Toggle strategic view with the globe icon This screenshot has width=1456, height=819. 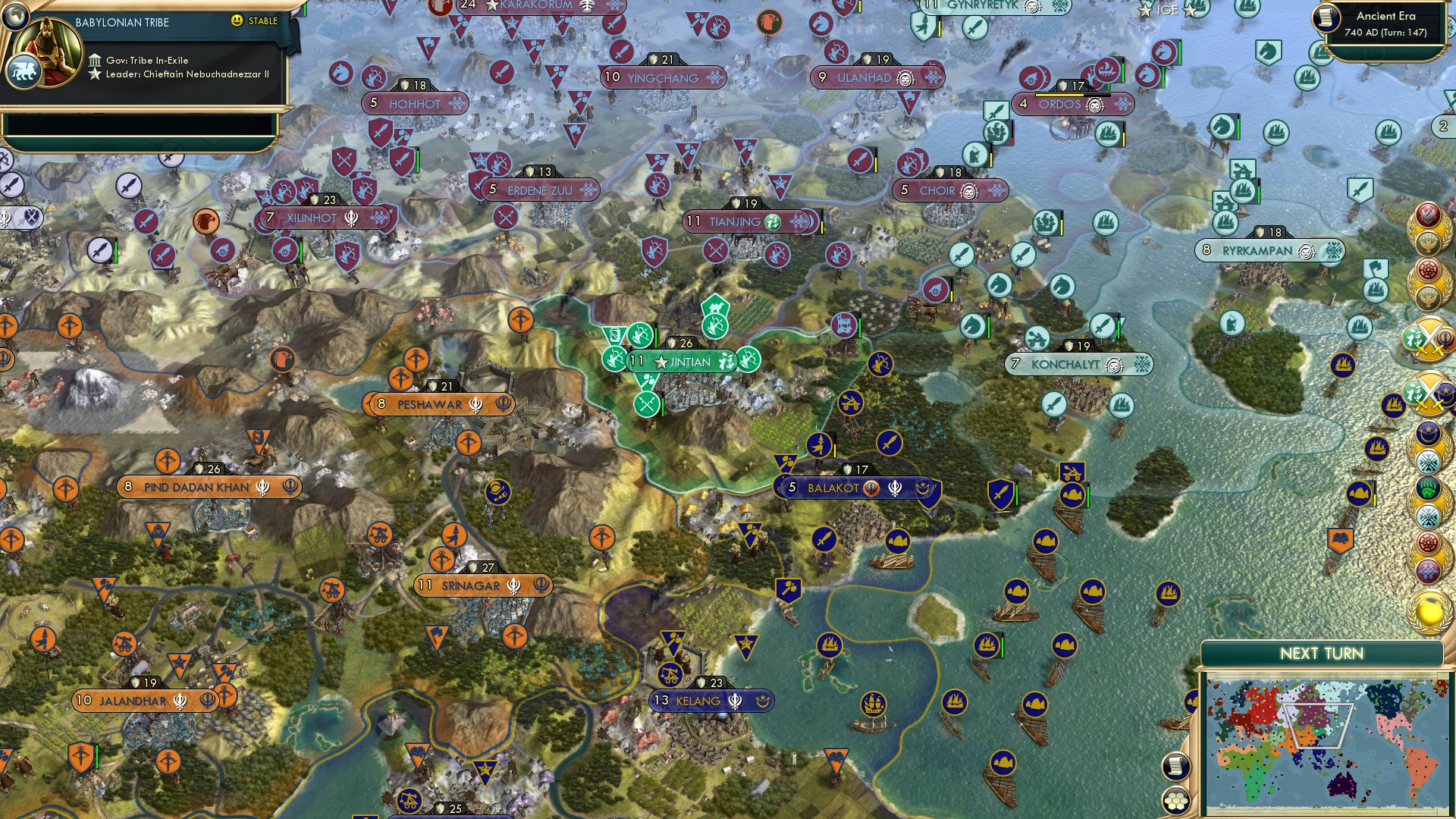[14, 17]
